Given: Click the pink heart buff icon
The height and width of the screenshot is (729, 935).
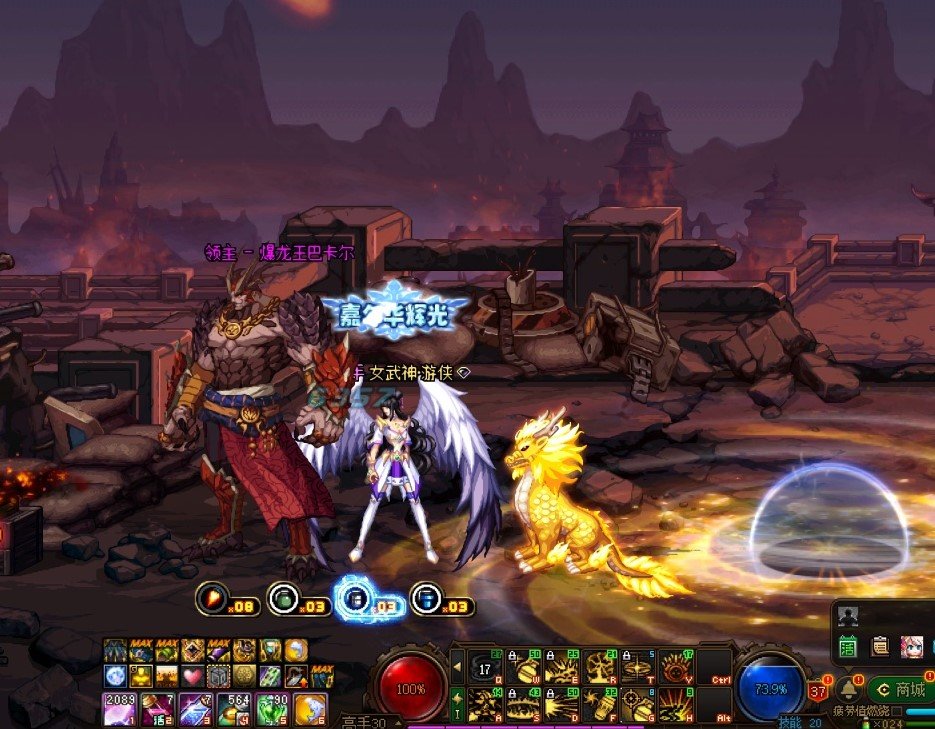Looking at the screenshot, I should (x=192, y=677).
